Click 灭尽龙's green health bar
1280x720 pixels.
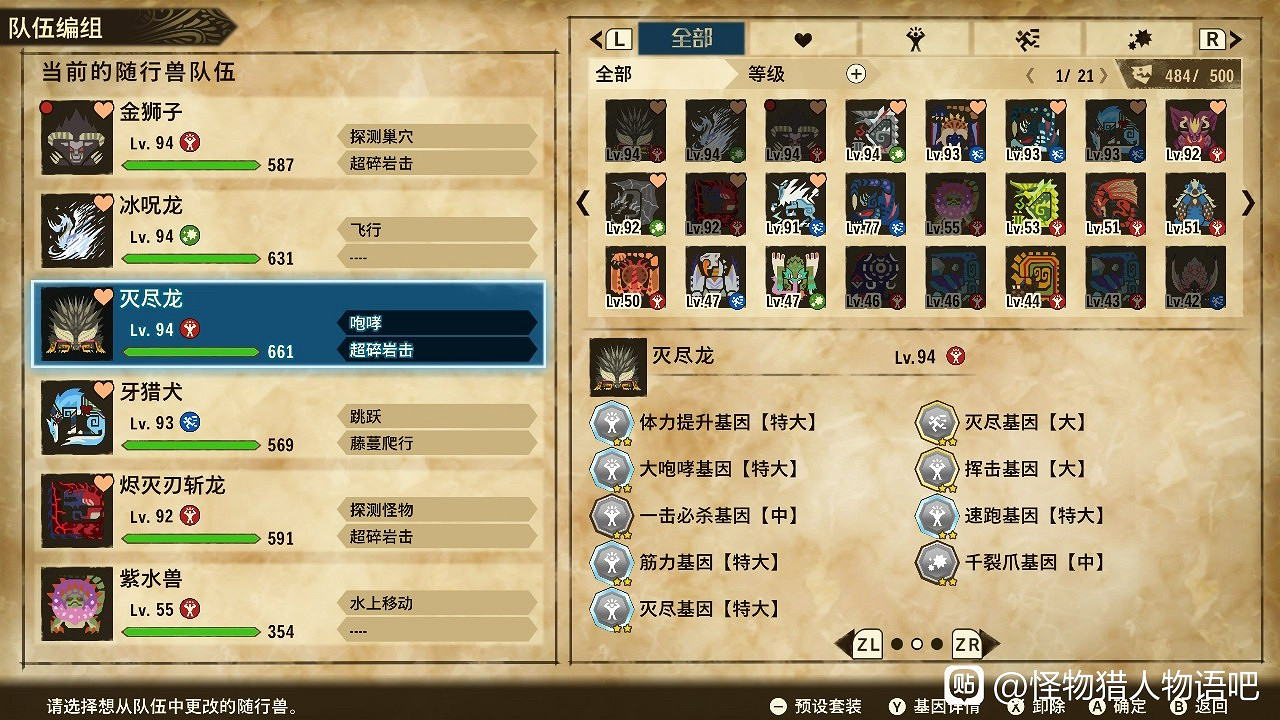191,351
